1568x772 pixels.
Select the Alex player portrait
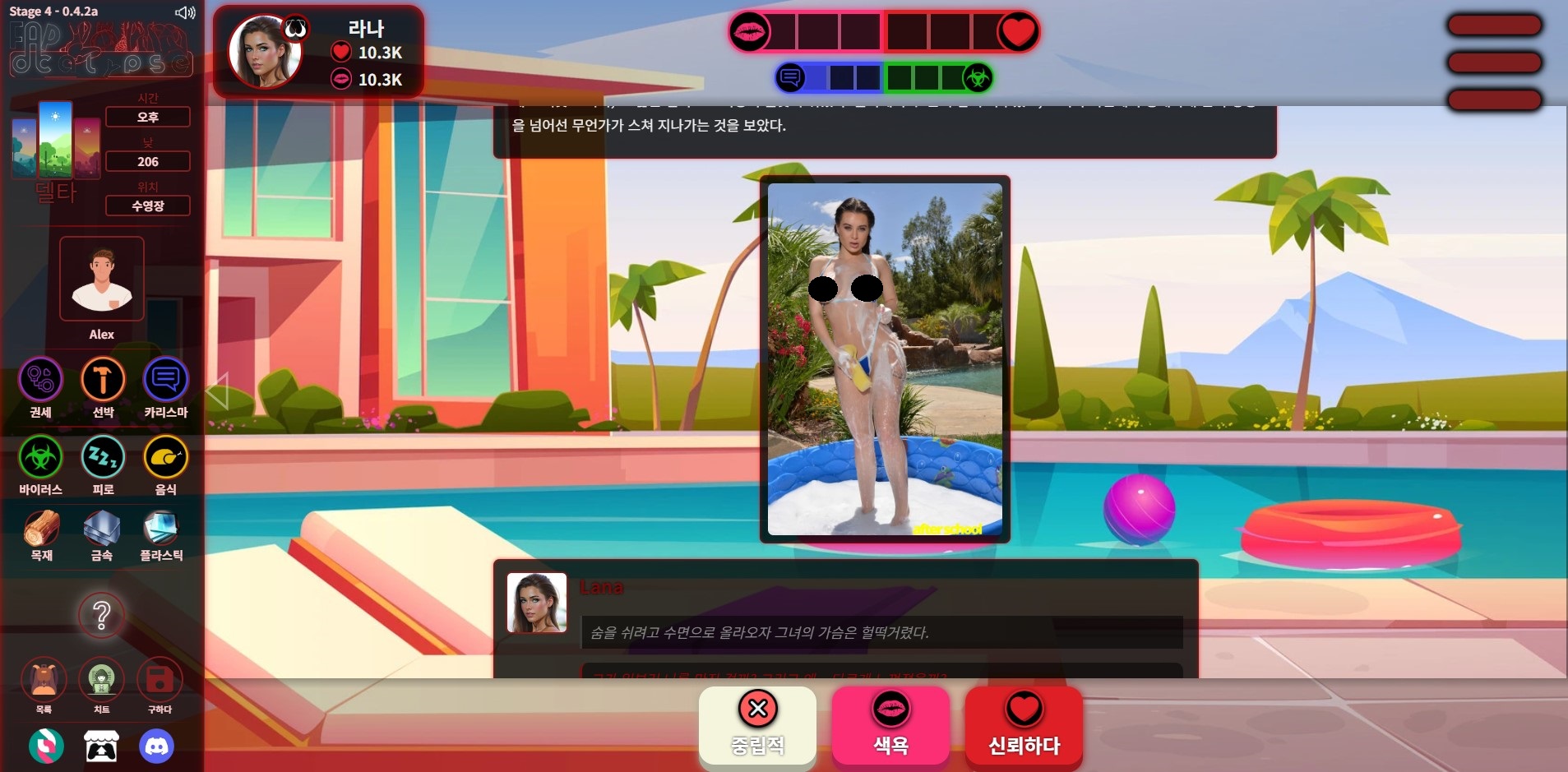click(x=102, y=279)
